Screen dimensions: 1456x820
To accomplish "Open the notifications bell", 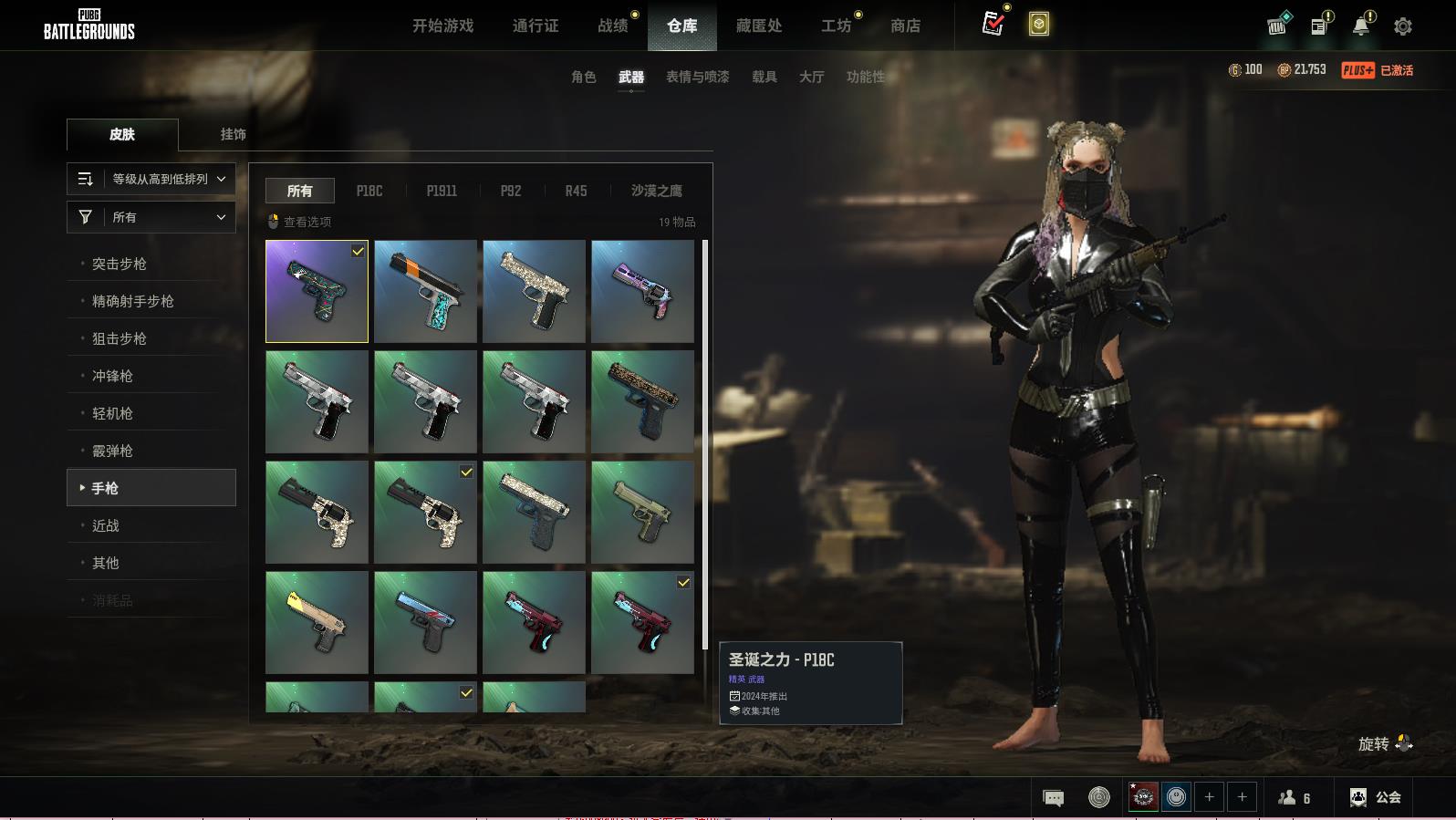I will coord(1361,26).
